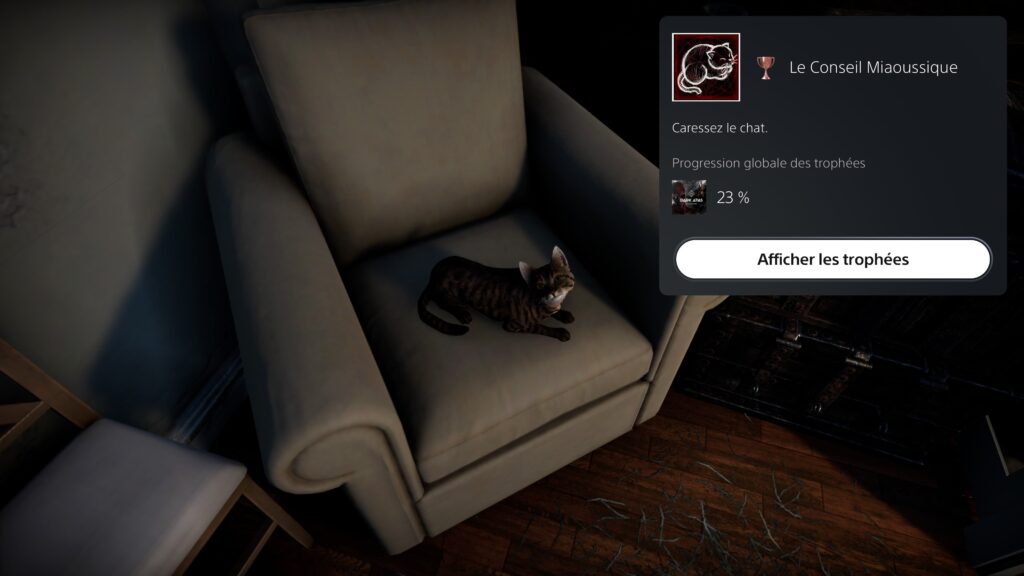Click the Afficher les trophées button
This screenshot has width=1024, height=576.
832,259
